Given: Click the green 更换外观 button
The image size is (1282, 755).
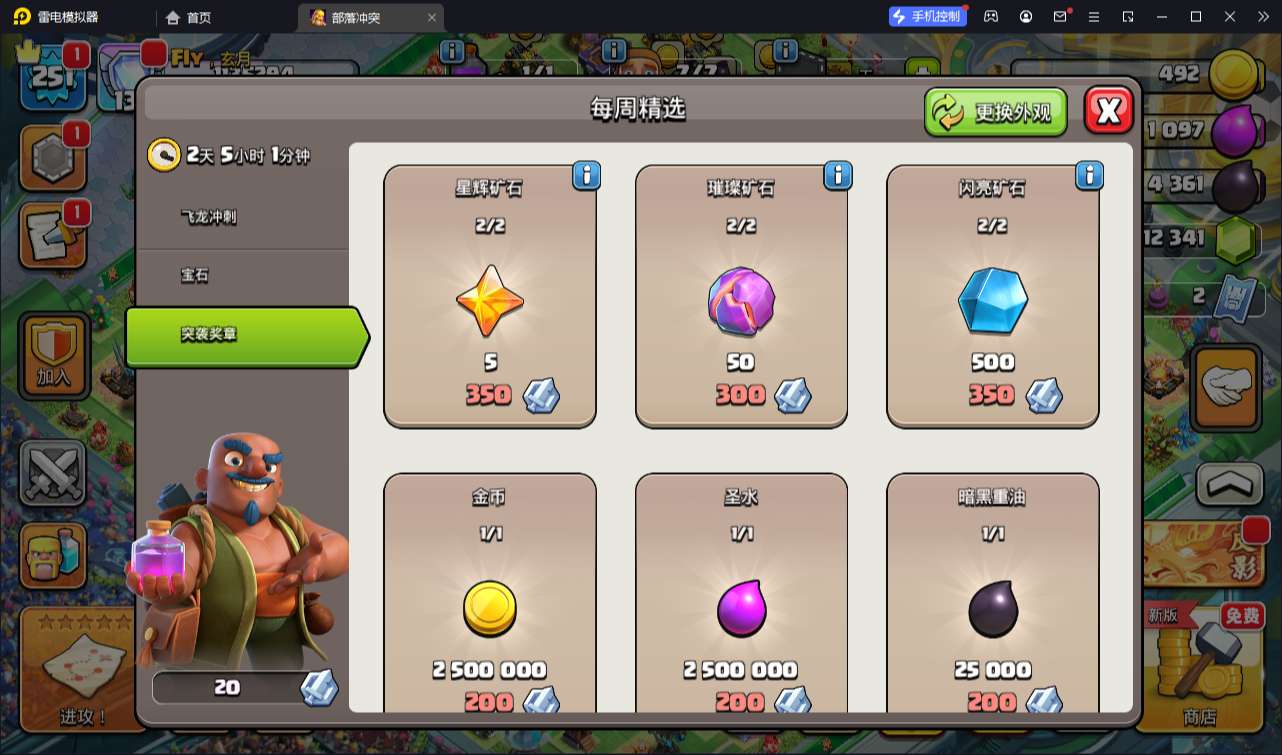Looking at the screenshot, I should [x=995, y=112].
